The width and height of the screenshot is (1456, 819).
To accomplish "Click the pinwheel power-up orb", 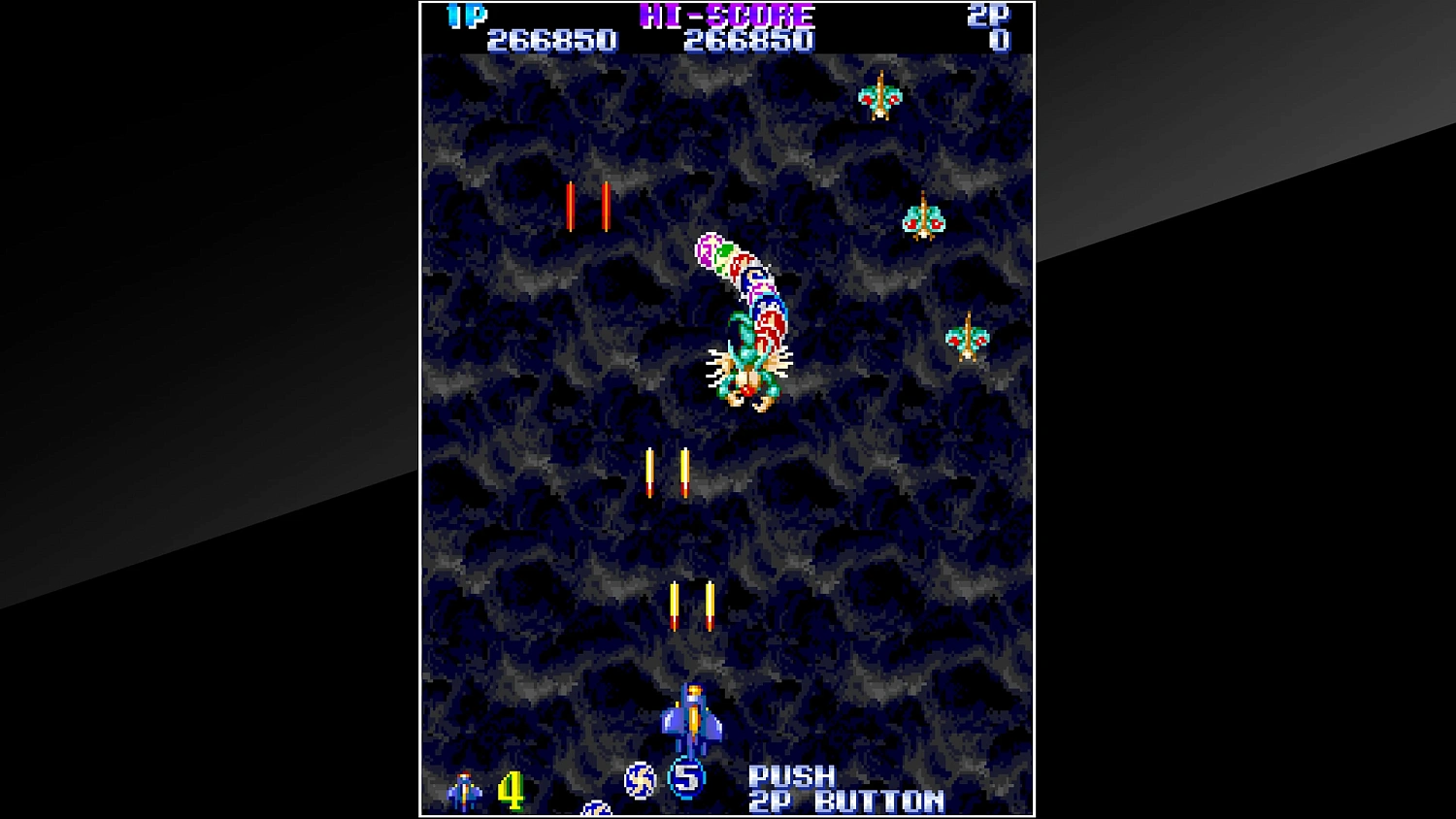I will pos(640,779).
